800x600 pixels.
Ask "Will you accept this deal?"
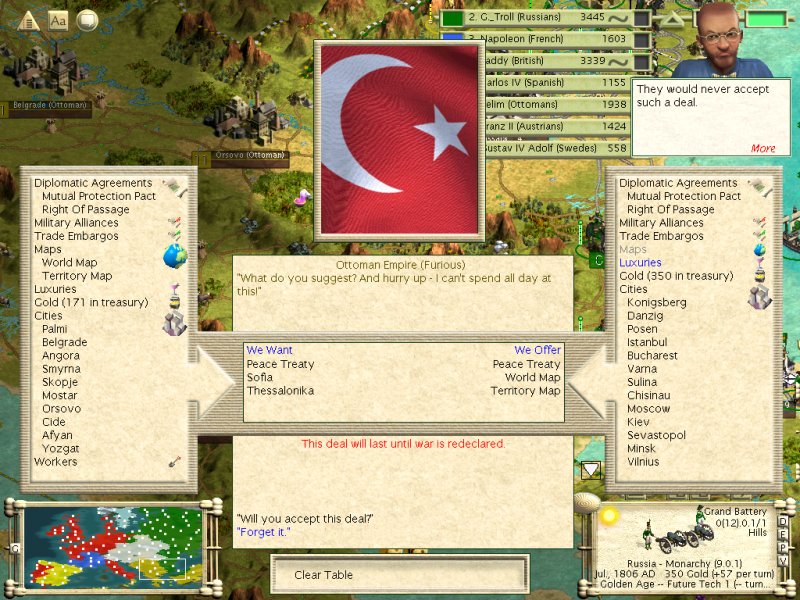[x=304, y=517]
